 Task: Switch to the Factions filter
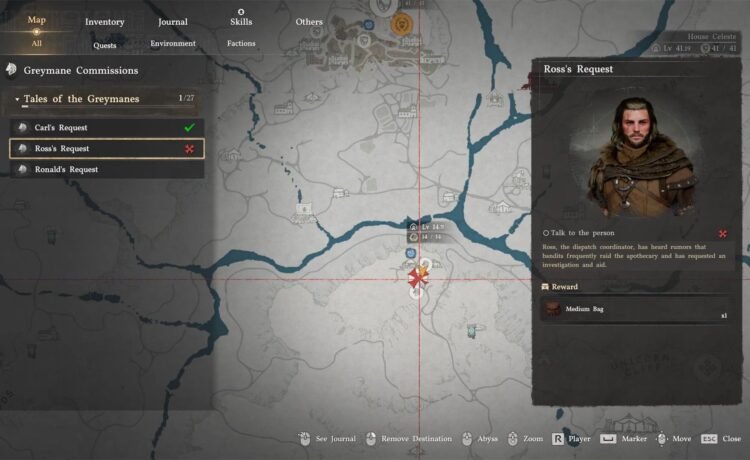[241, 44]
